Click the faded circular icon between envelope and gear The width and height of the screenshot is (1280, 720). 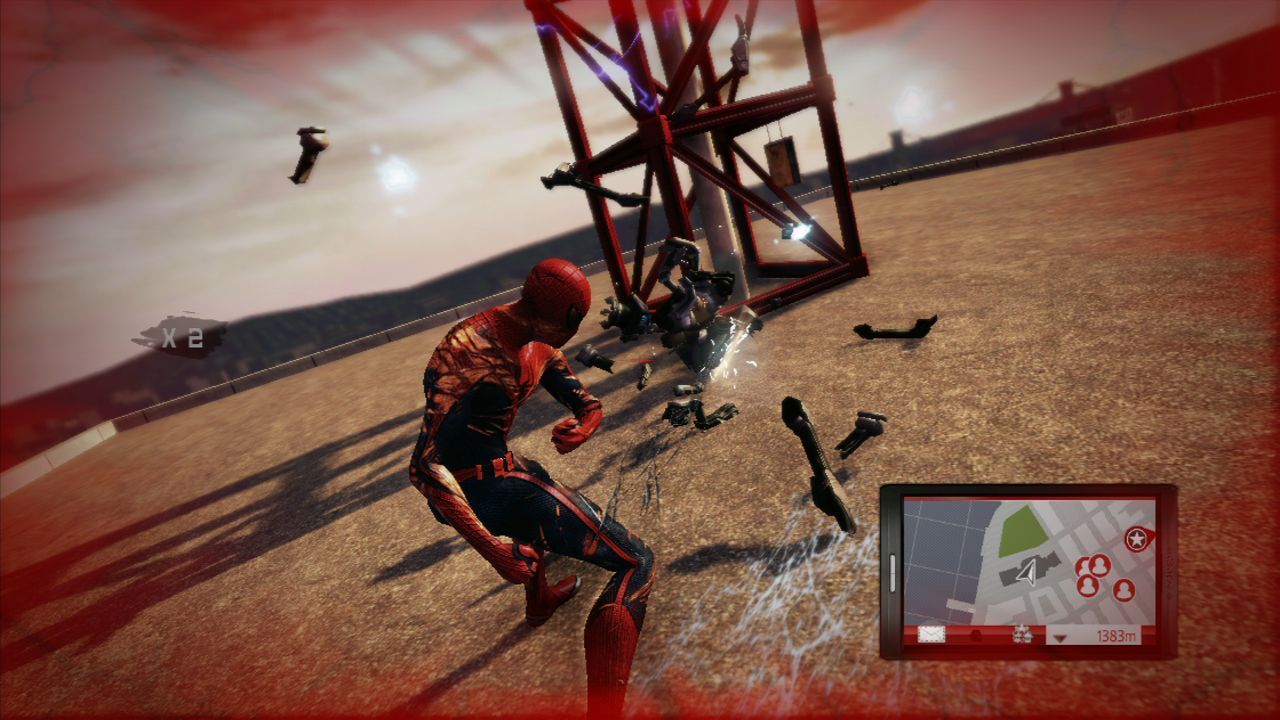click(974, 634)
